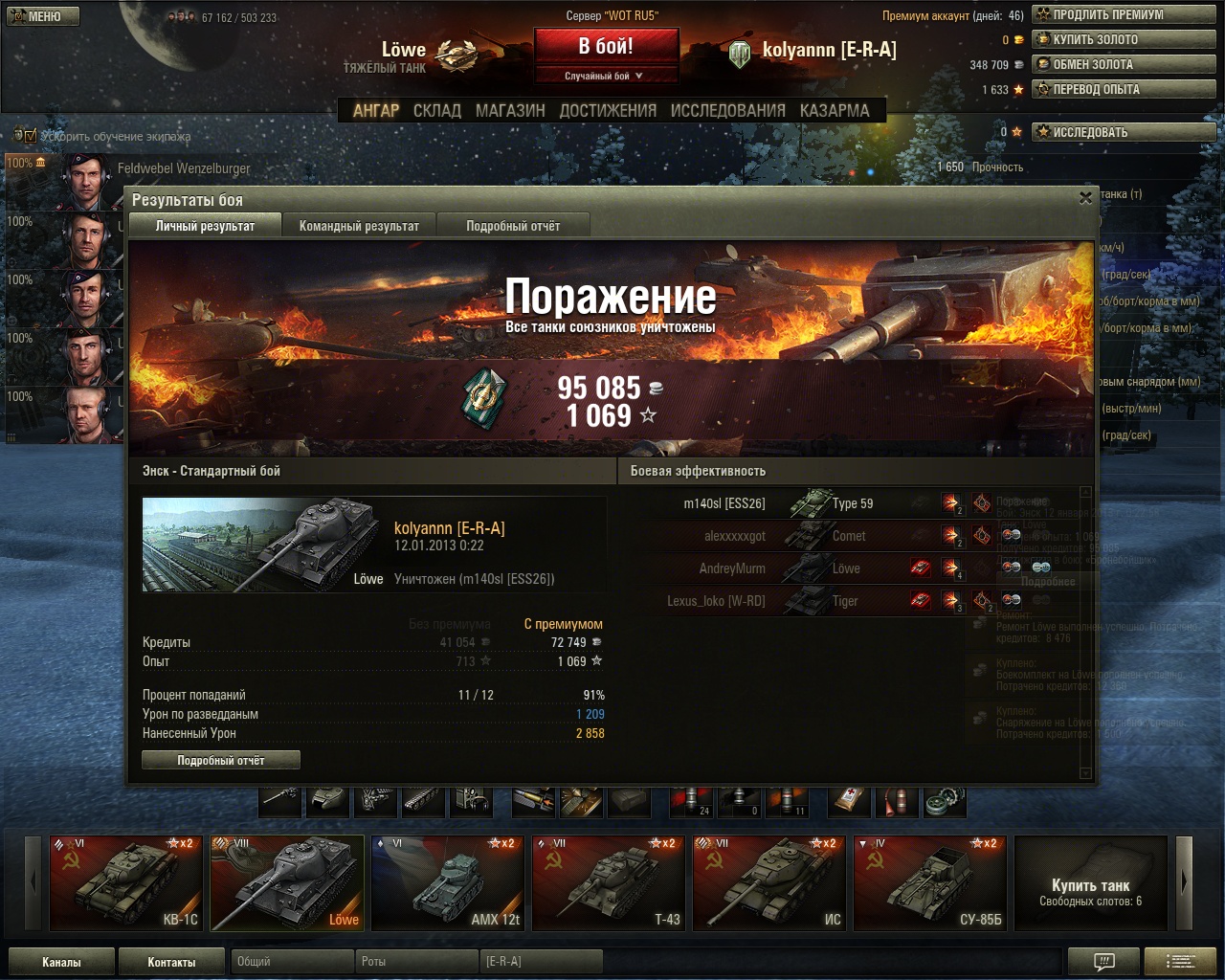Choose the AMX 12t tank in the carousel
This screenshot has width=1225, height=980.
(448, 883)
